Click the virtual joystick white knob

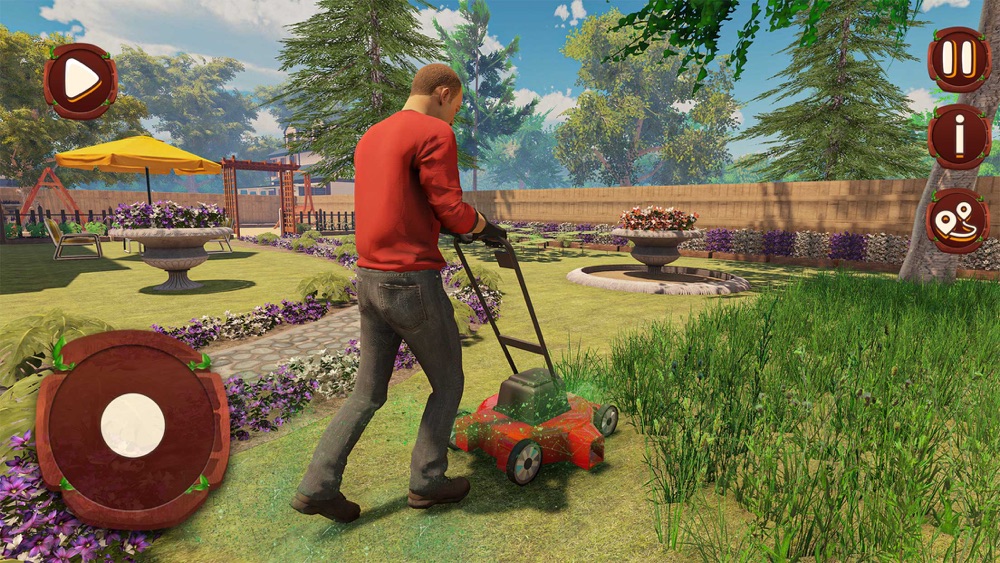[x=133, y=425]
